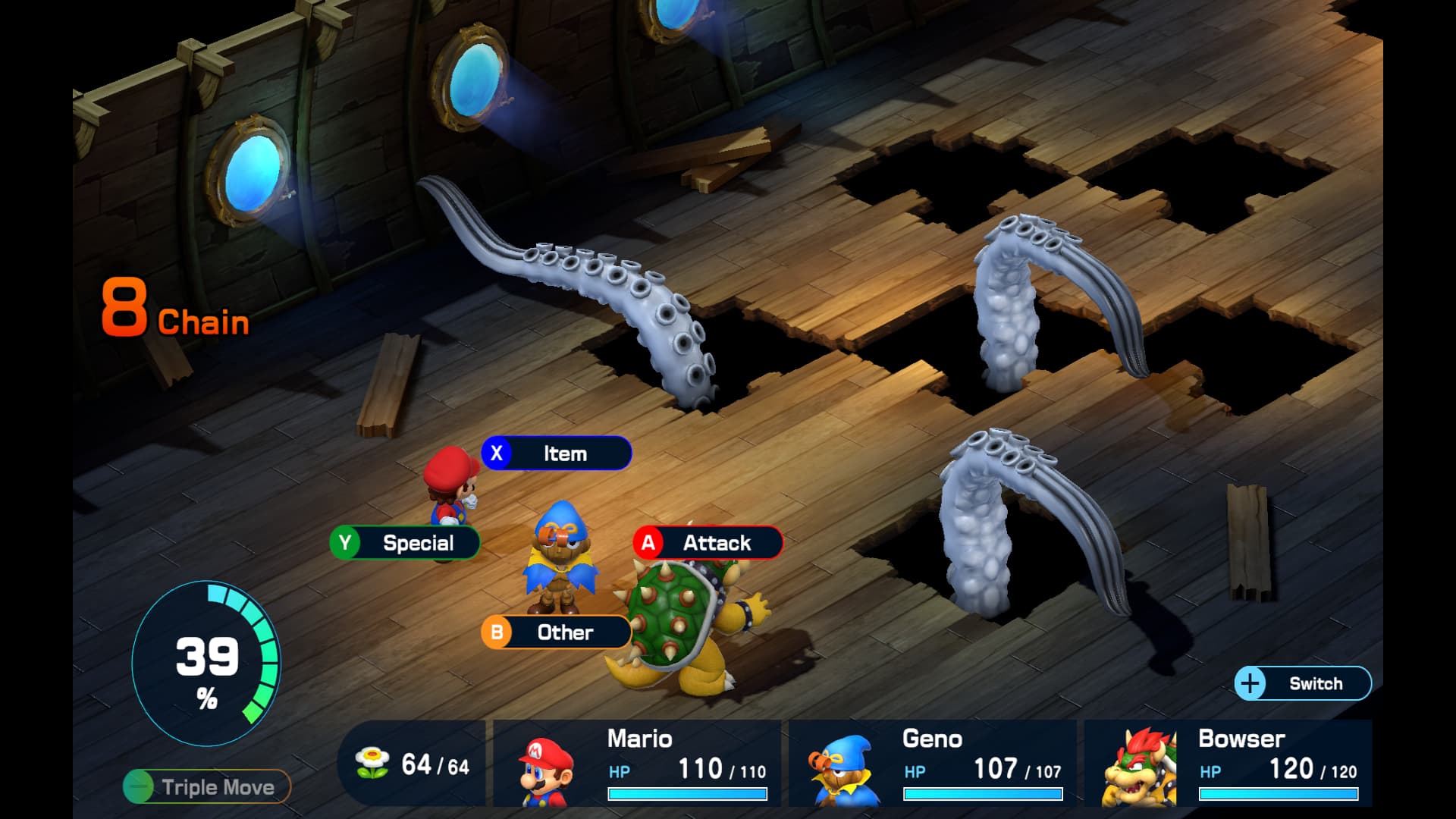Click the Switch party button
Screen dimensions: 1456x819
[1303, 683]
